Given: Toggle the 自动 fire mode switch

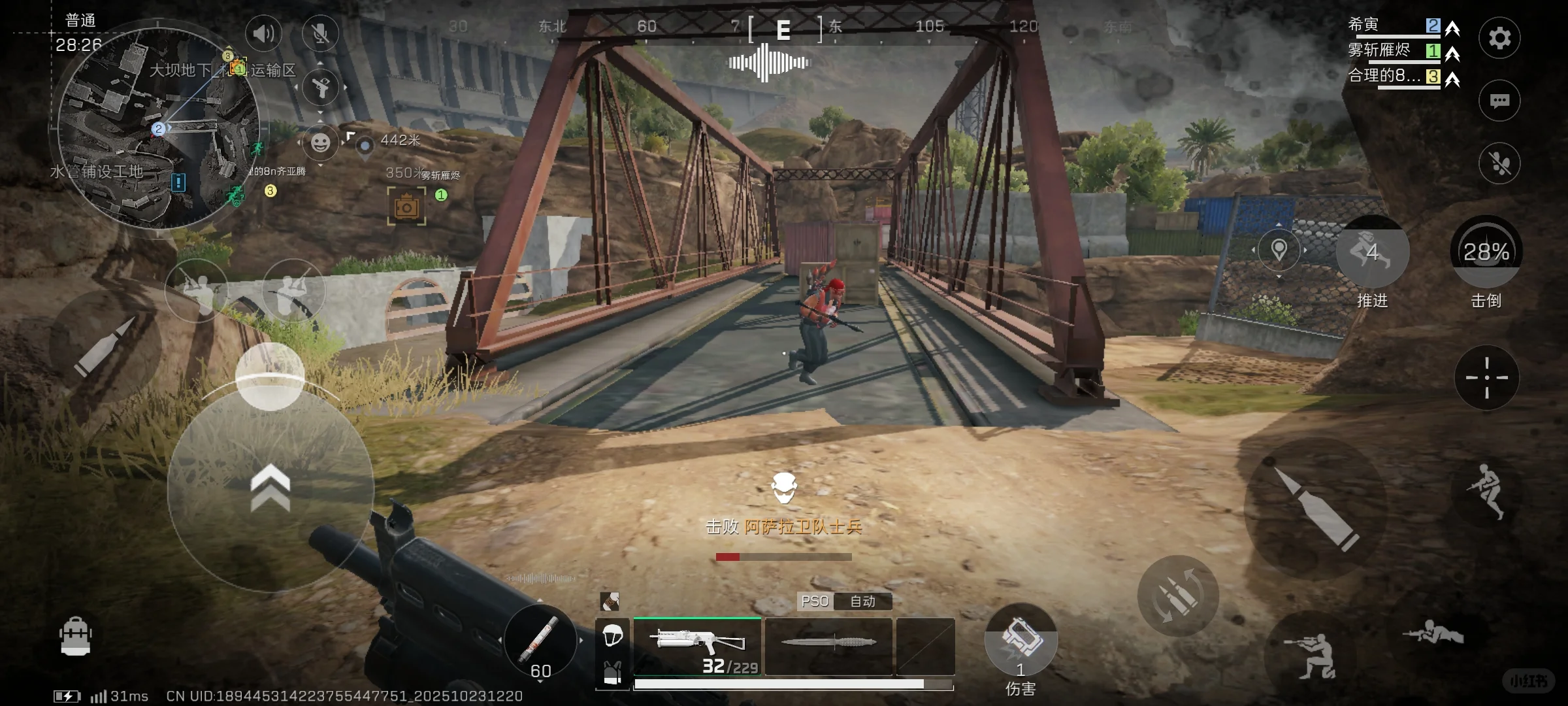Looking at the screenshot, I should [862, 601].
